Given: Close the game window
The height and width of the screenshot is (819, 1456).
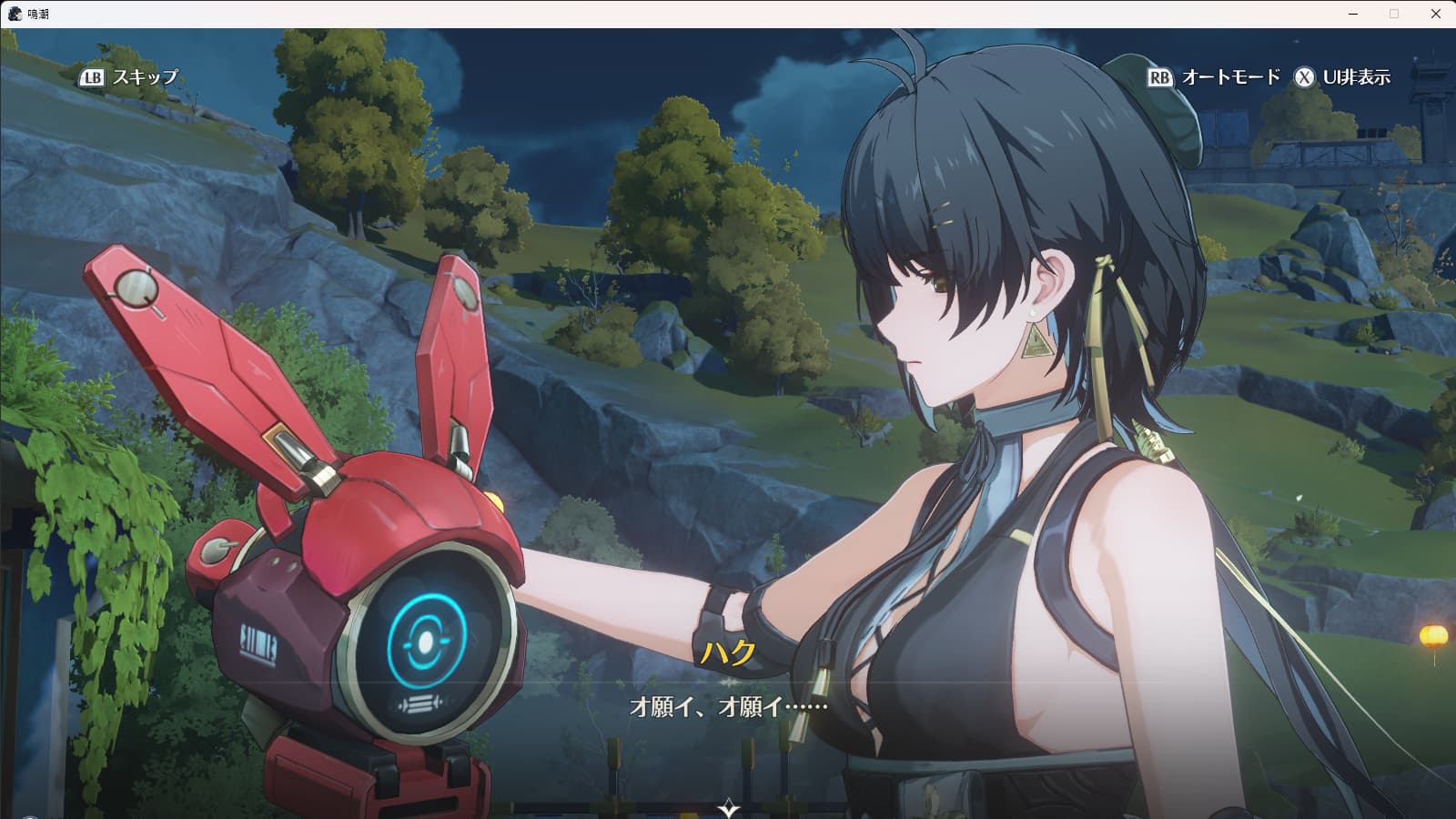Looking at the screenshot, I should coord(1436,14).
